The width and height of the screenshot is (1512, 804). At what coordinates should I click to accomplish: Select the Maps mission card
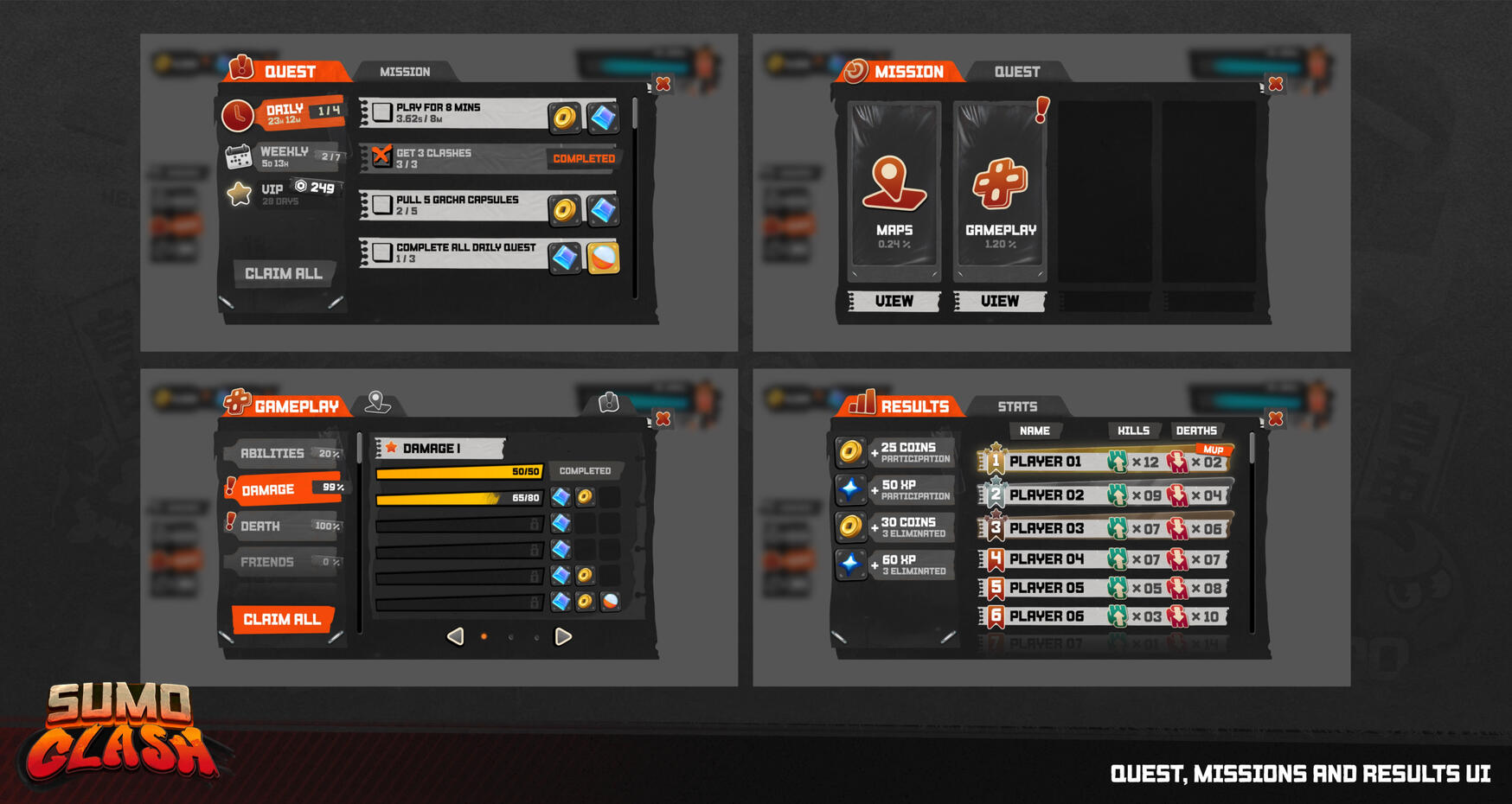[x=894, y=190]
